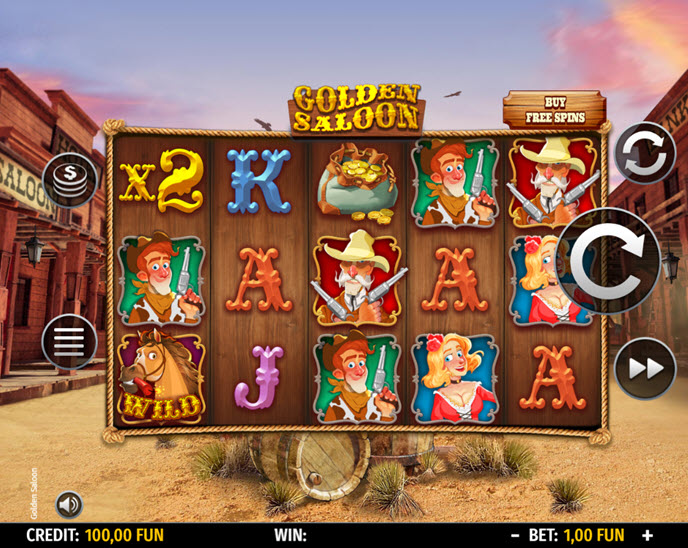Screen dimensions: 688x548
Task: Activate the fast-forward turbo spin button
Action: [645, 368]
